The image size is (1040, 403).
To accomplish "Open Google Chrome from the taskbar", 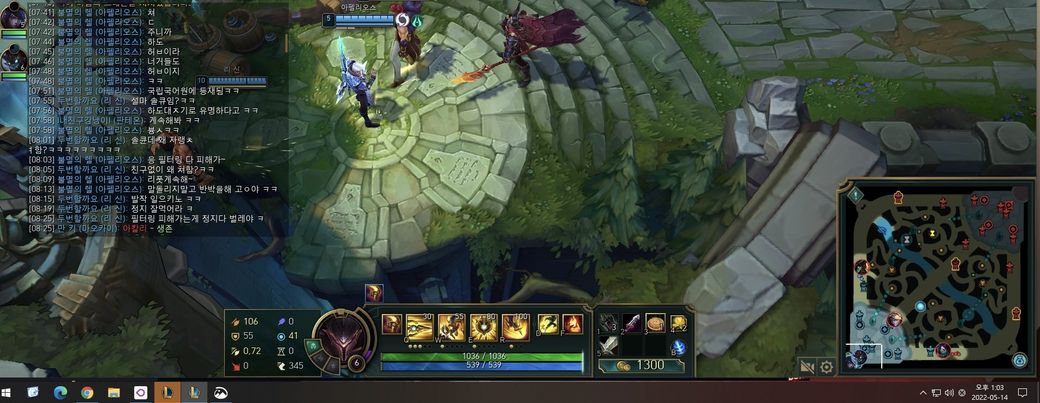I will (x=87, y=393).
